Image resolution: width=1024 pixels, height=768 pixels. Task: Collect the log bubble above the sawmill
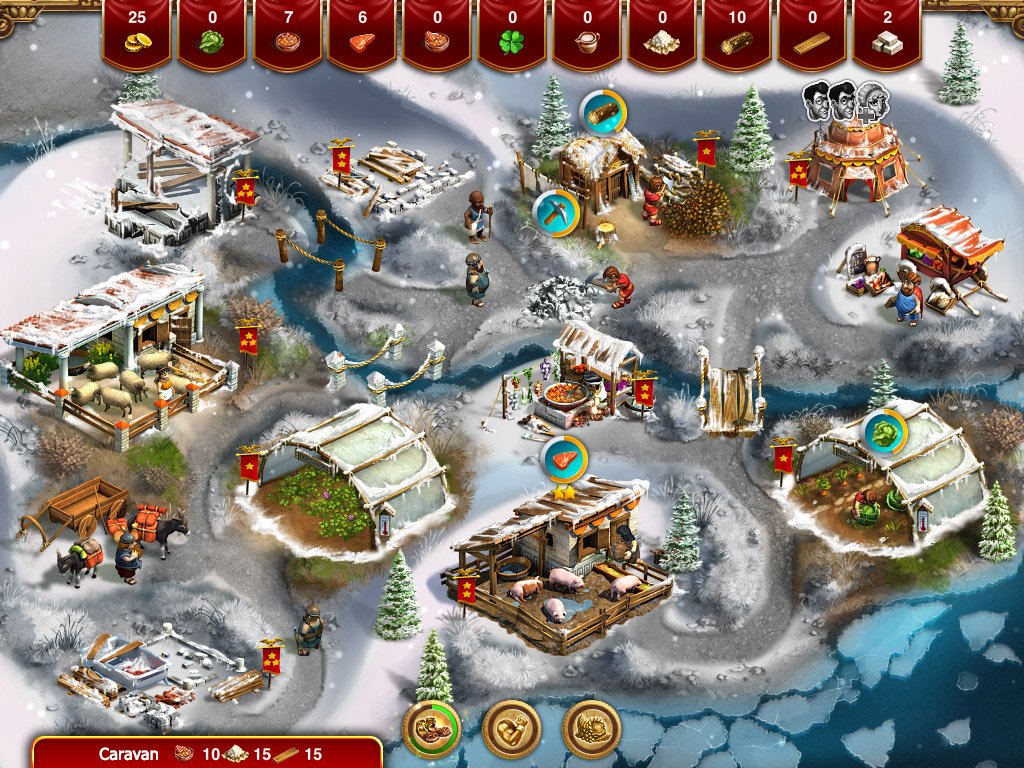click(602, 112)
